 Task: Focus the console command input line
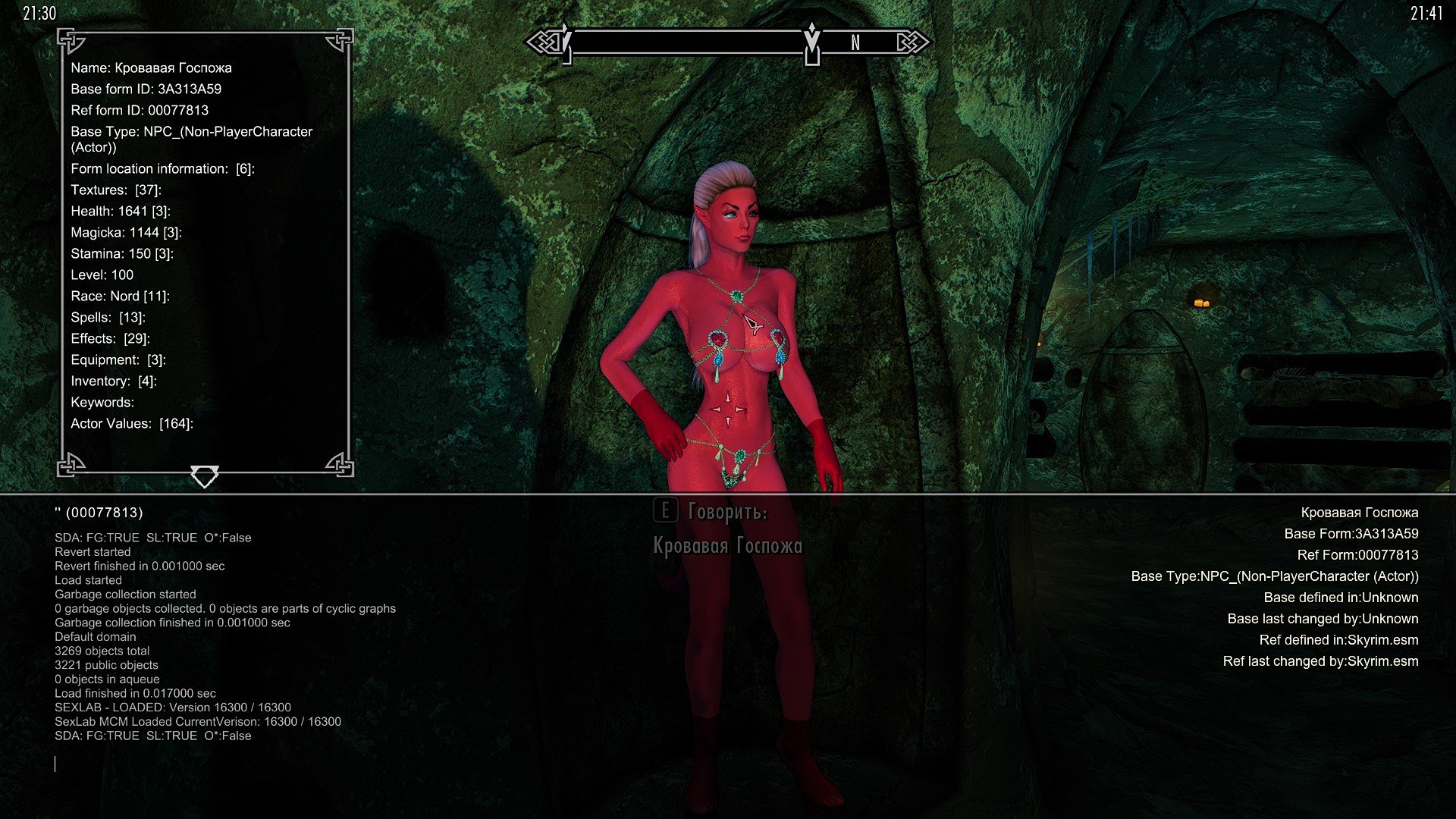[303, 764]
